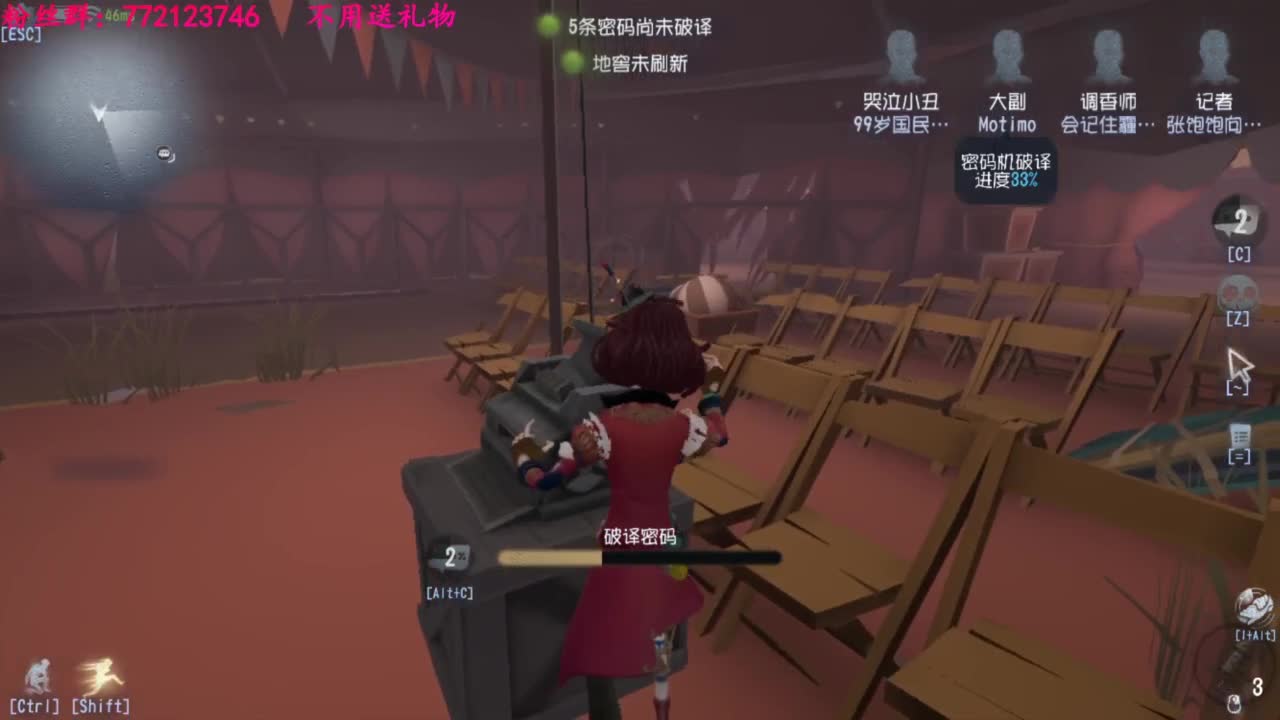Toggle the quick-chat panel with the [C] icon
This screenshot has width=1280, height=720.
[1238, 254]
